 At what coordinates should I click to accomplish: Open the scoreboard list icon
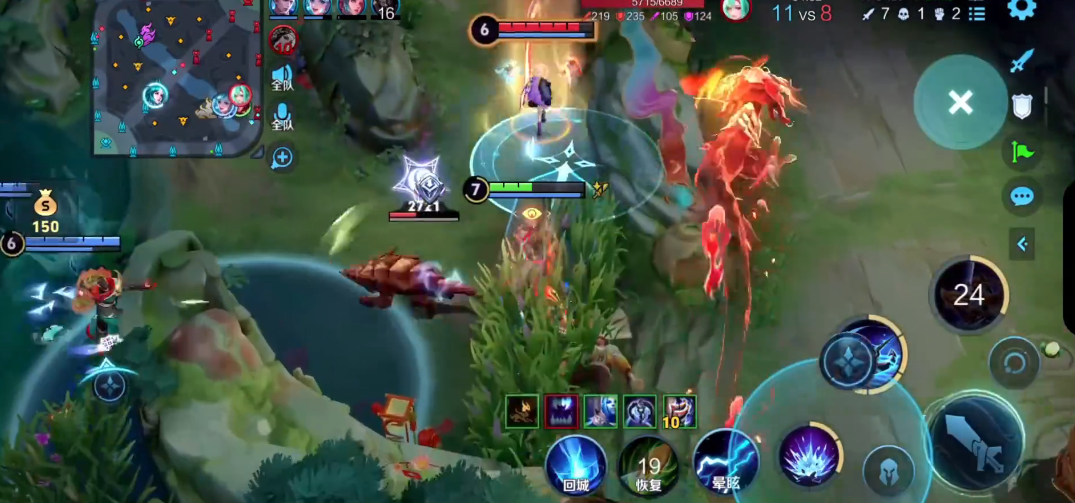pyautogui.click(x=977, y=14)
